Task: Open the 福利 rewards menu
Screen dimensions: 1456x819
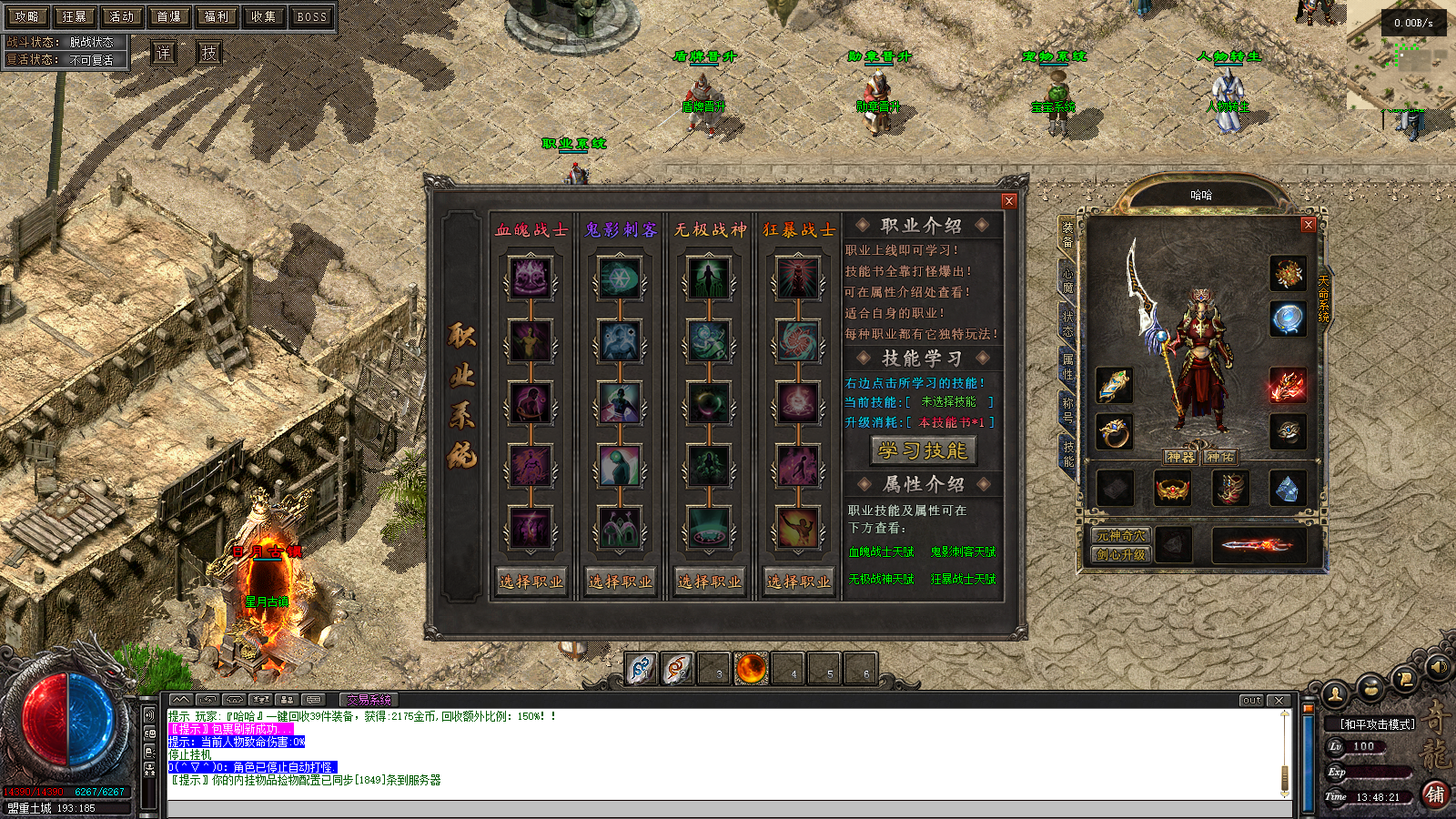Action: pyautogui.click(x=217, y=16)
